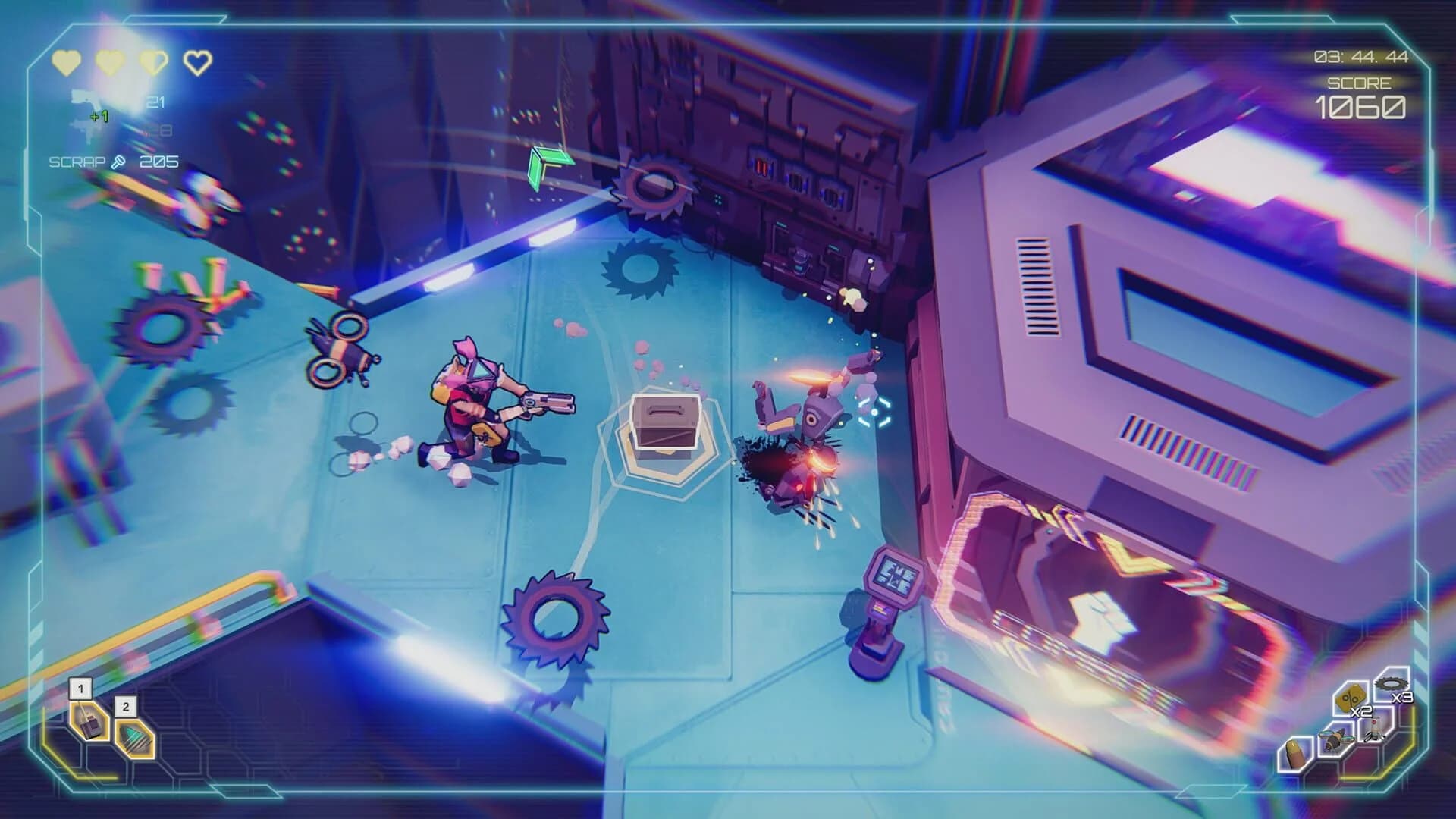
Task: Click the green +1 pickup indicator
Action: pyautogui.click(x=100, y=115)
